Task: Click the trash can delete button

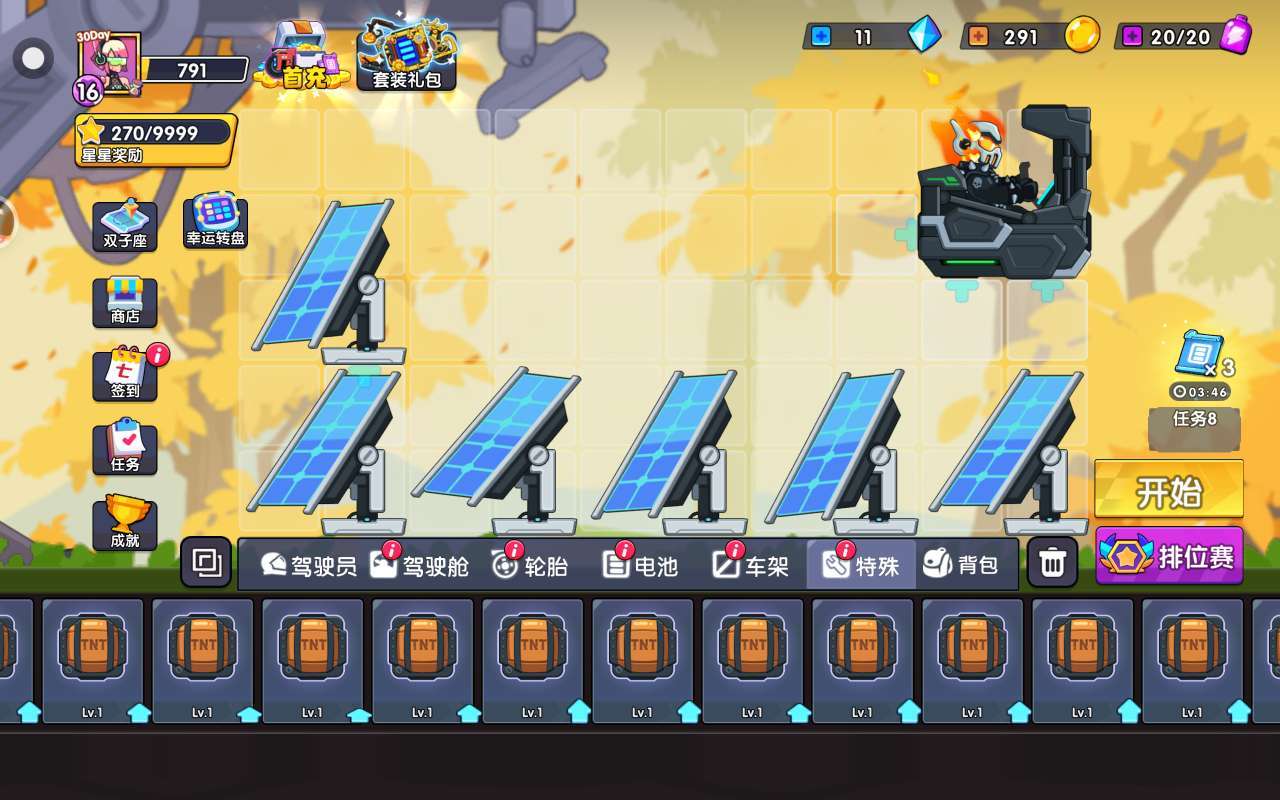Action: coord(1052,563)
